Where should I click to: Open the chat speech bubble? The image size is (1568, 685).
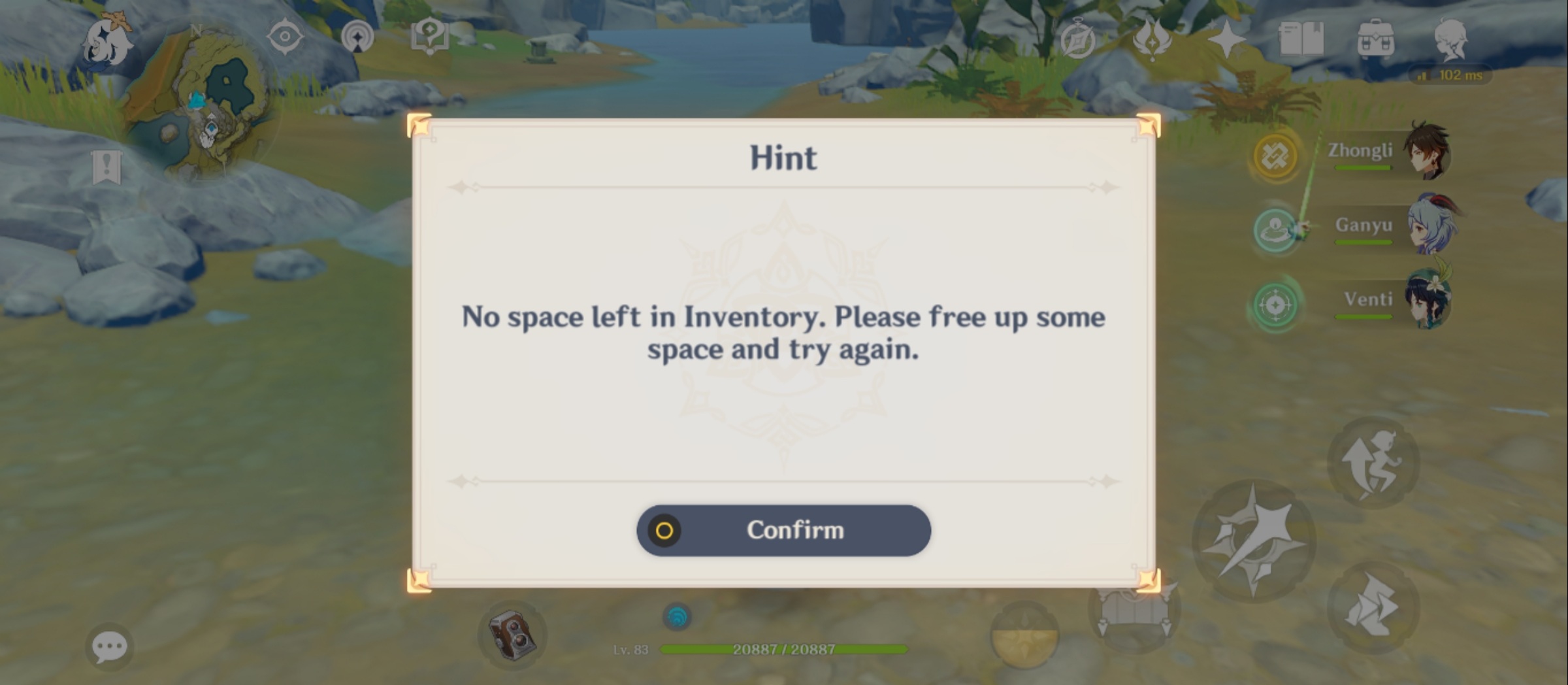(x=109, y=647)
